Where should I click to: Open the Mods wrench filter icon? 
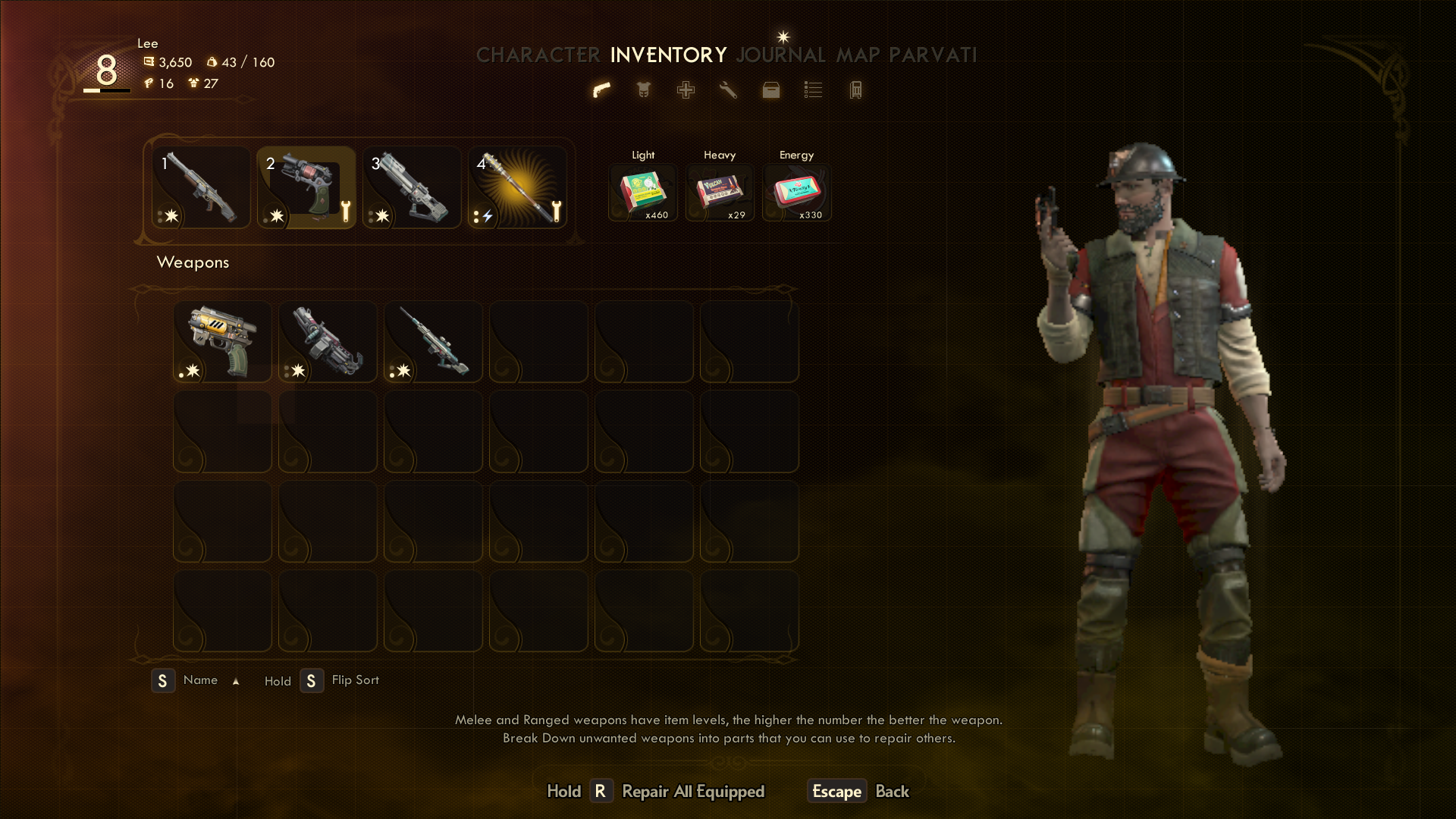point(728,90)
